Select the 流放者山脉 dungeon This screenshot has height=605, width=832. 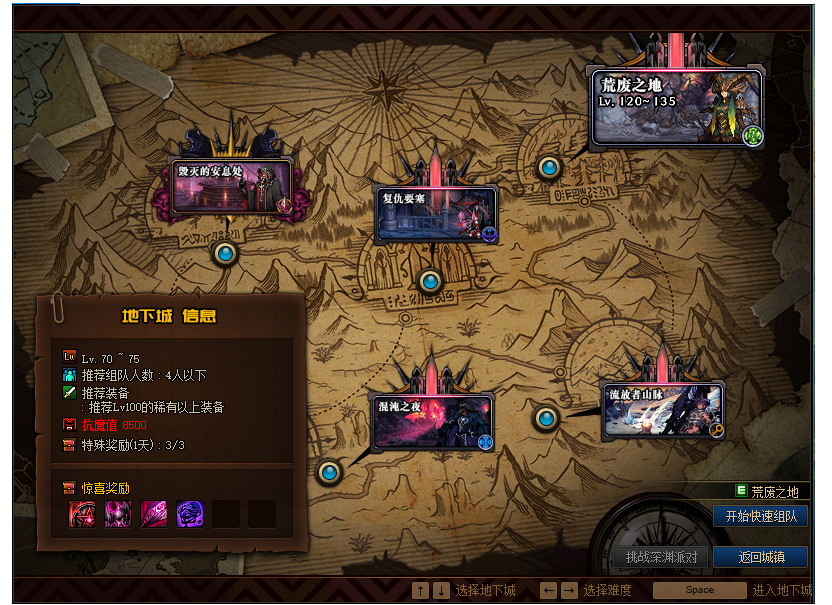(663, 410)
